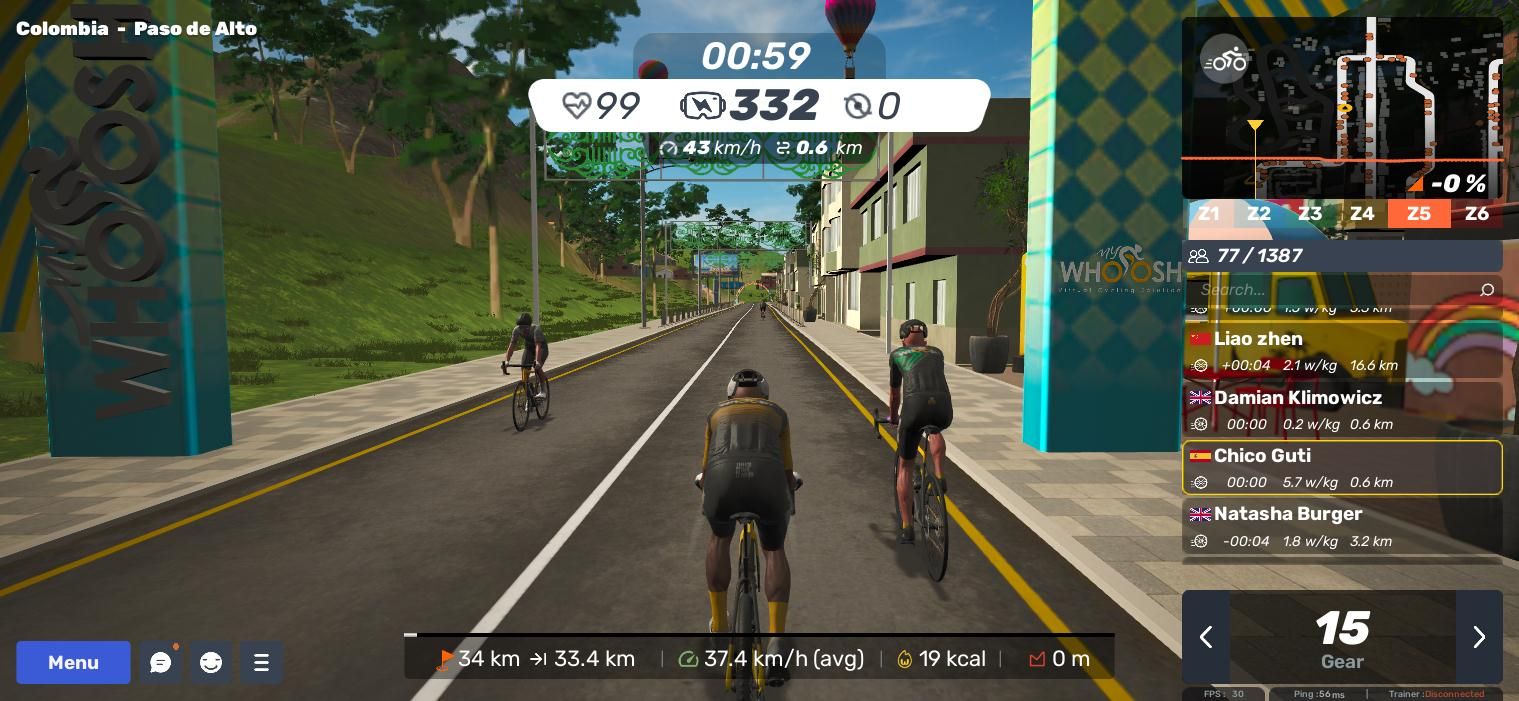Image resolution: width=1519 pixels, height=701 pixels.
Task: Select rider Damian Klimowicz in list
Action: 1342,410
